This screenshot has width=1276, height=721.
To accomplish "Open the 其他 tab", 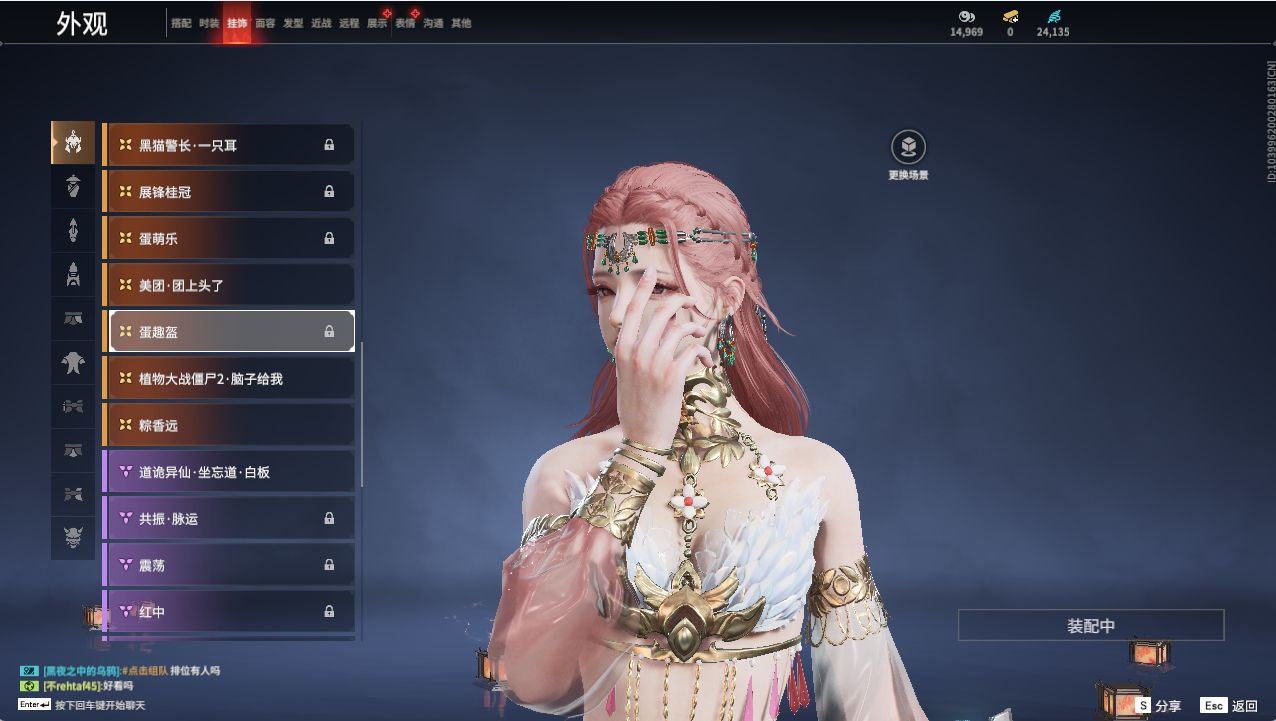I will coord(461,23).
